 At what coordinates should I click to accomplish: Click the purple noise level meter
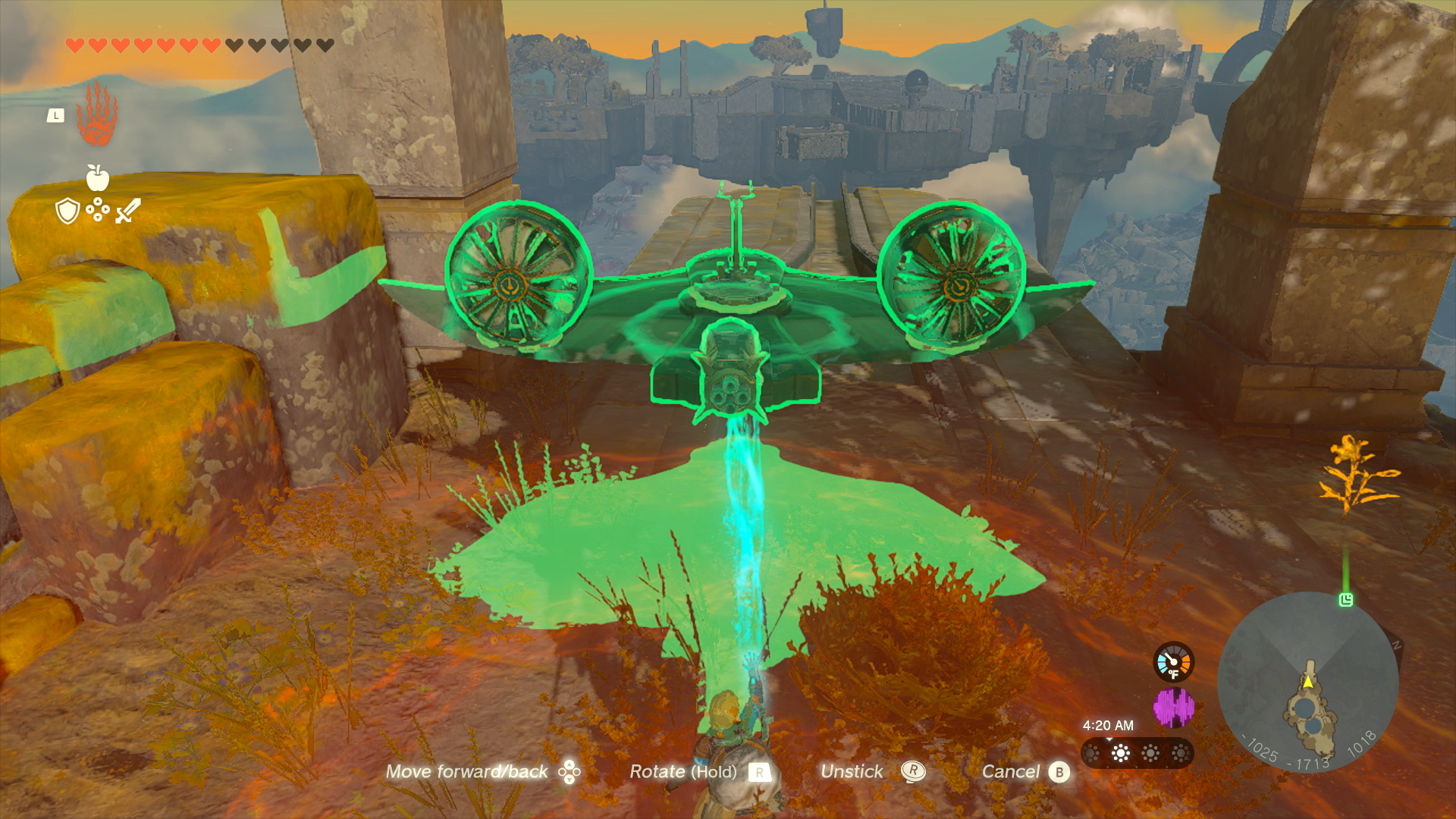(x=1175, y=706)
